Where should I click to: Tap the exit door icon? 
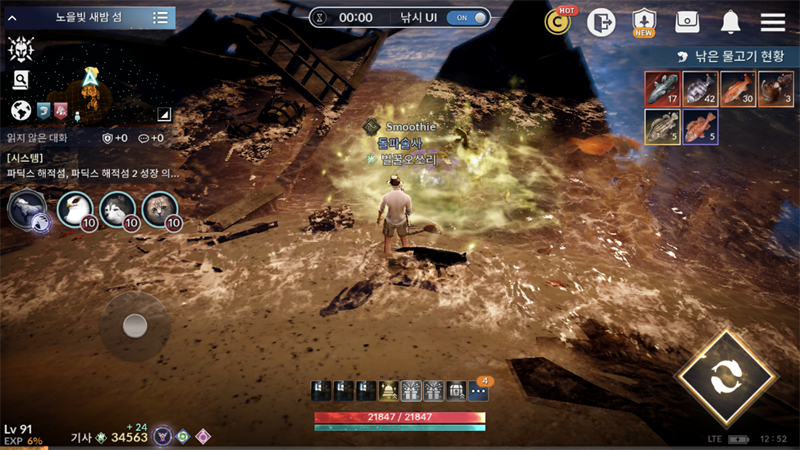pos(600,22)
